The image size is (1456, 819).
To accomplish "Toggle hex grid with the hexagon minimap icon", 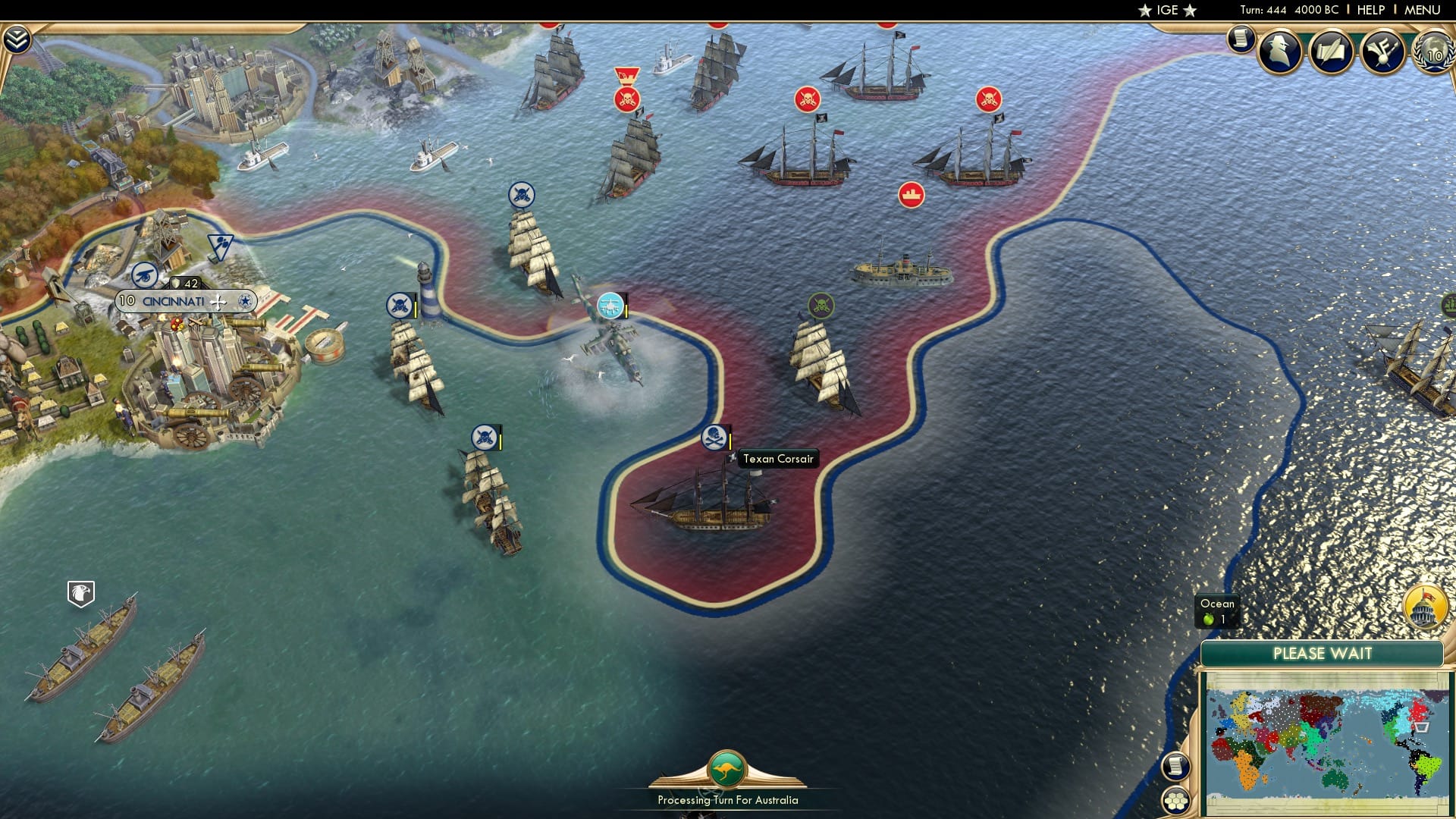I will (1177, 800).
